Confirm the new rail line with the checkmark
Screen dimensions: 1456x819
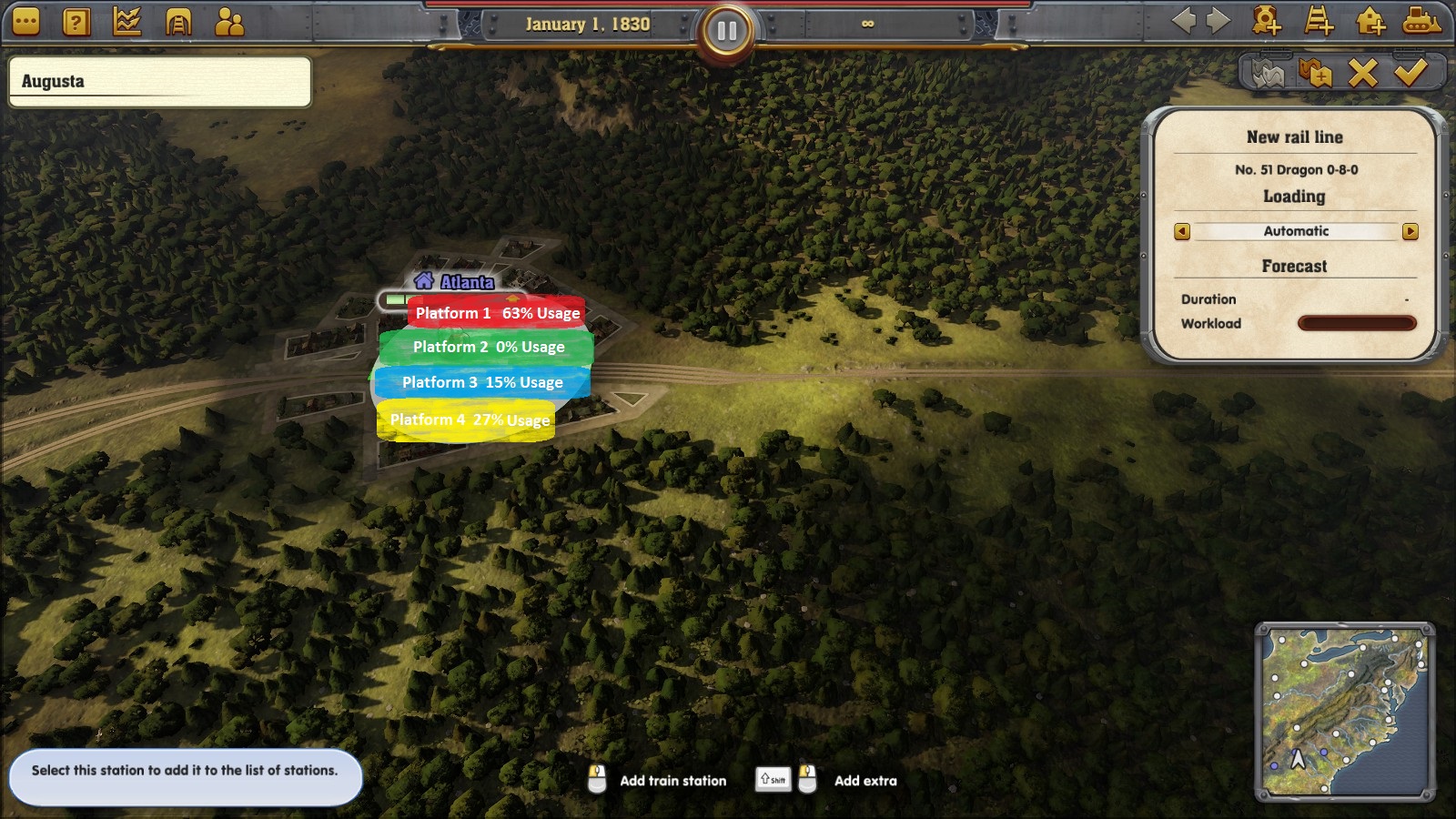point(1411,75)
